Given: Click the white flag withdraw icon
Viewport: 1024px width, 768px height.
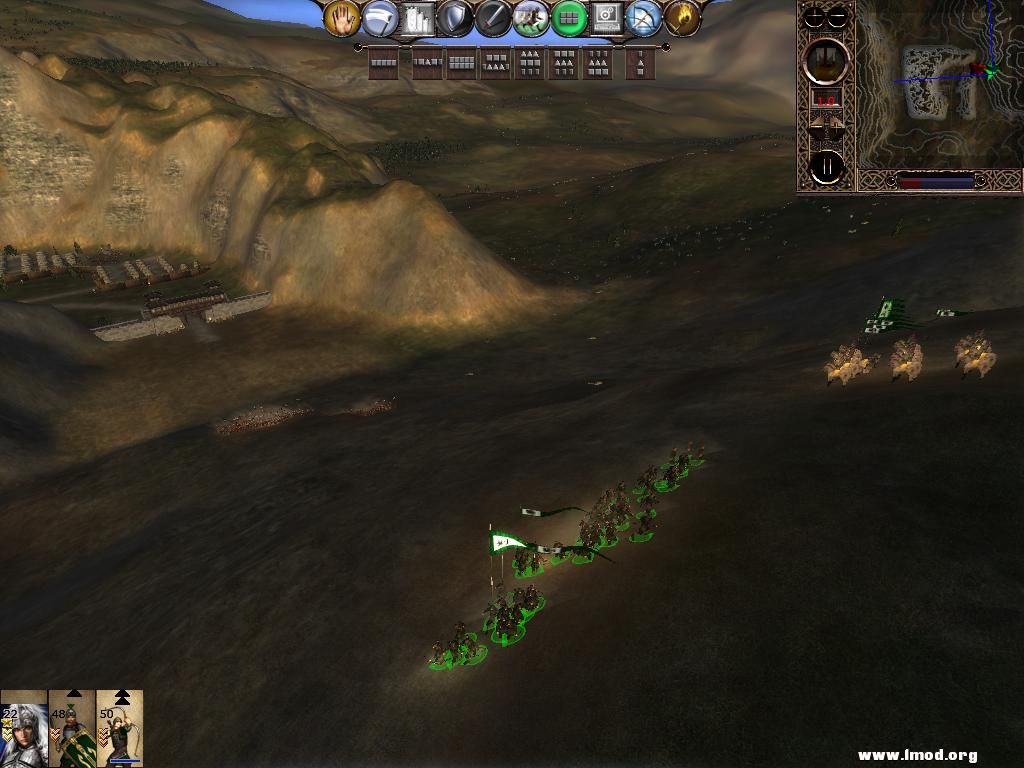Looking at the screenshot, I should click(380, 18).
